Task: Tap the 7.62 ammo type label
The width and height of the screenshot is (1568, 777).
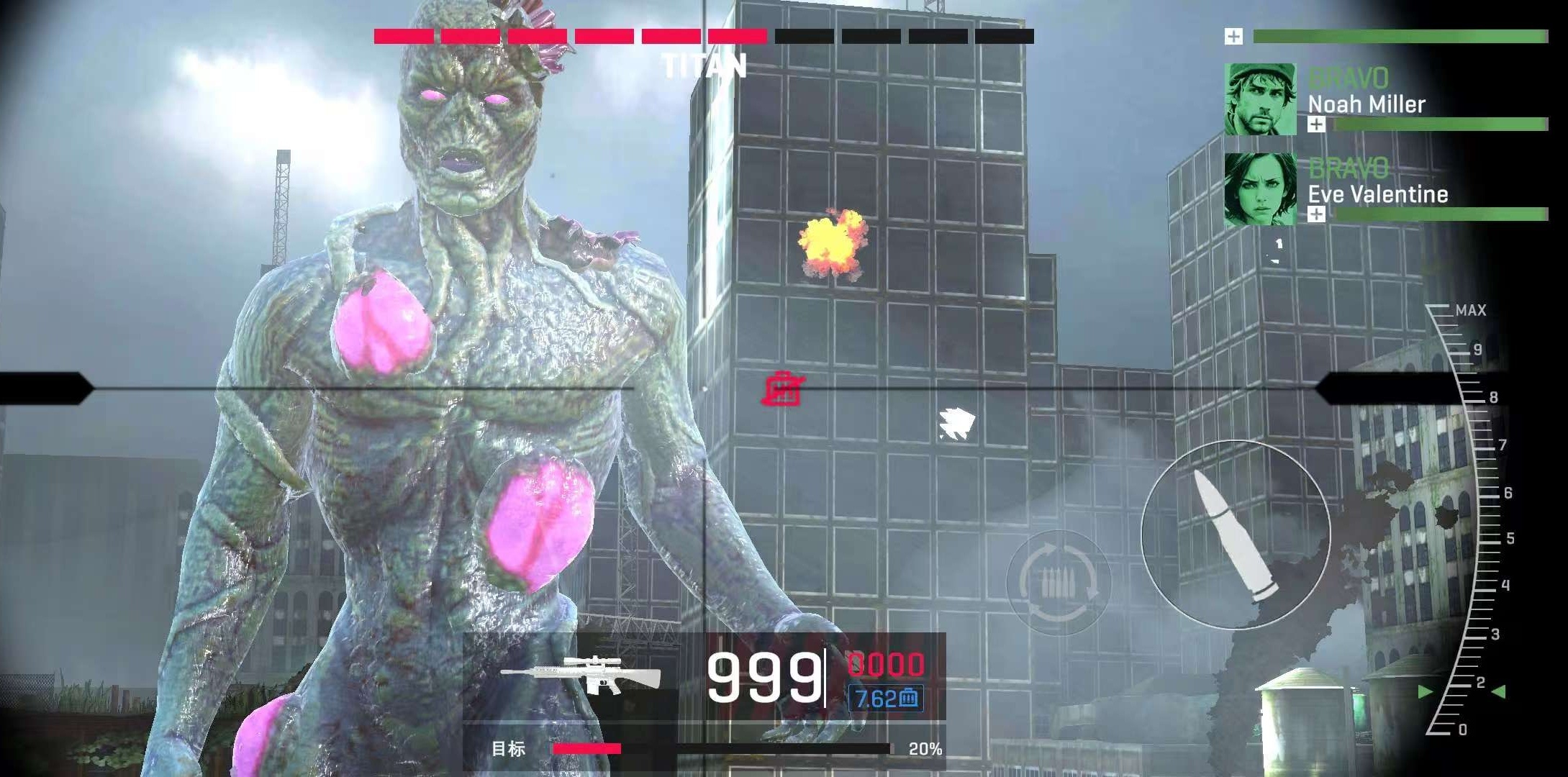Action: pyautogui.click(x=886, y=698)
